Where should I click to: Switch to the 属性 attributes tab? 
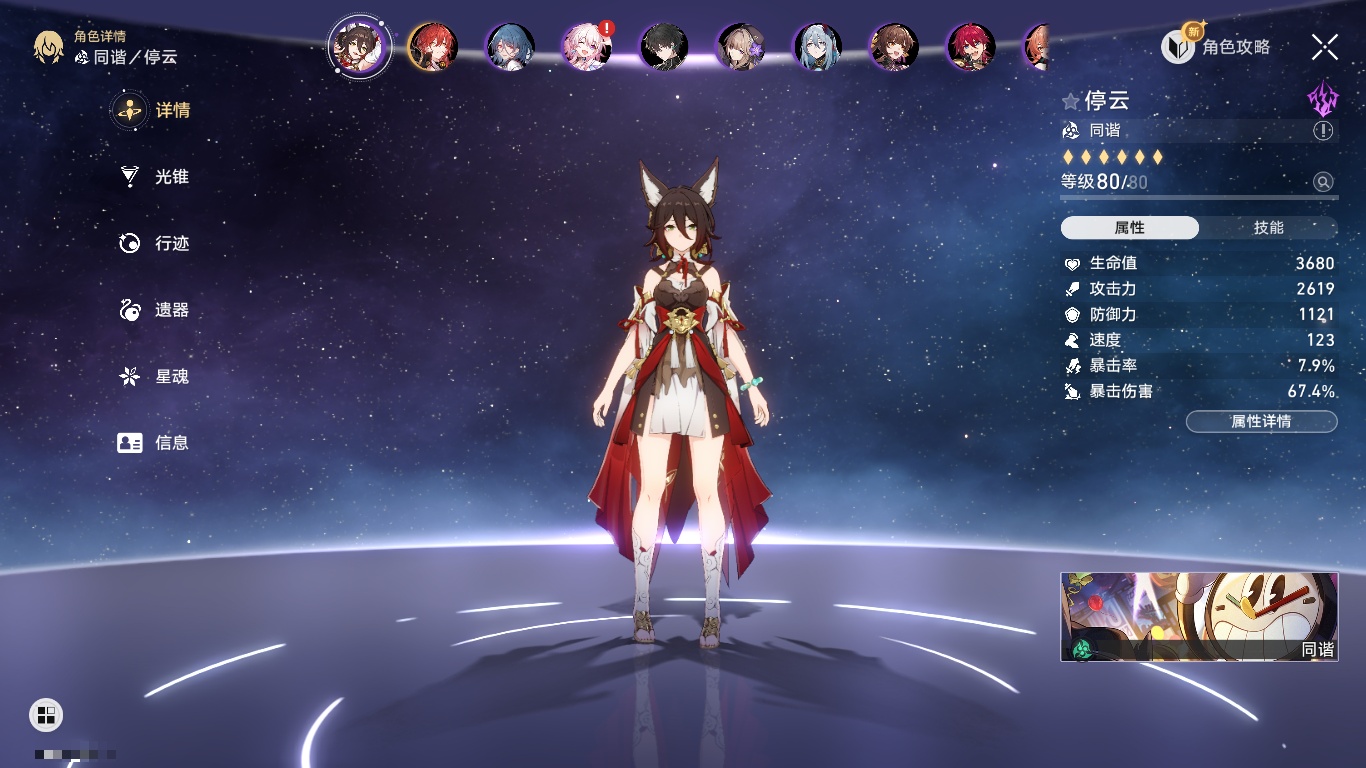coord(1130,228)
